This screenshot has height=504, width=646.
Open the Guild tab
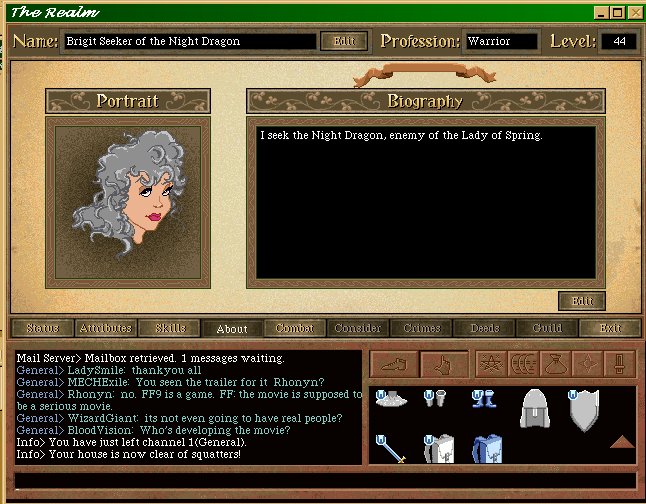(547, 328)
